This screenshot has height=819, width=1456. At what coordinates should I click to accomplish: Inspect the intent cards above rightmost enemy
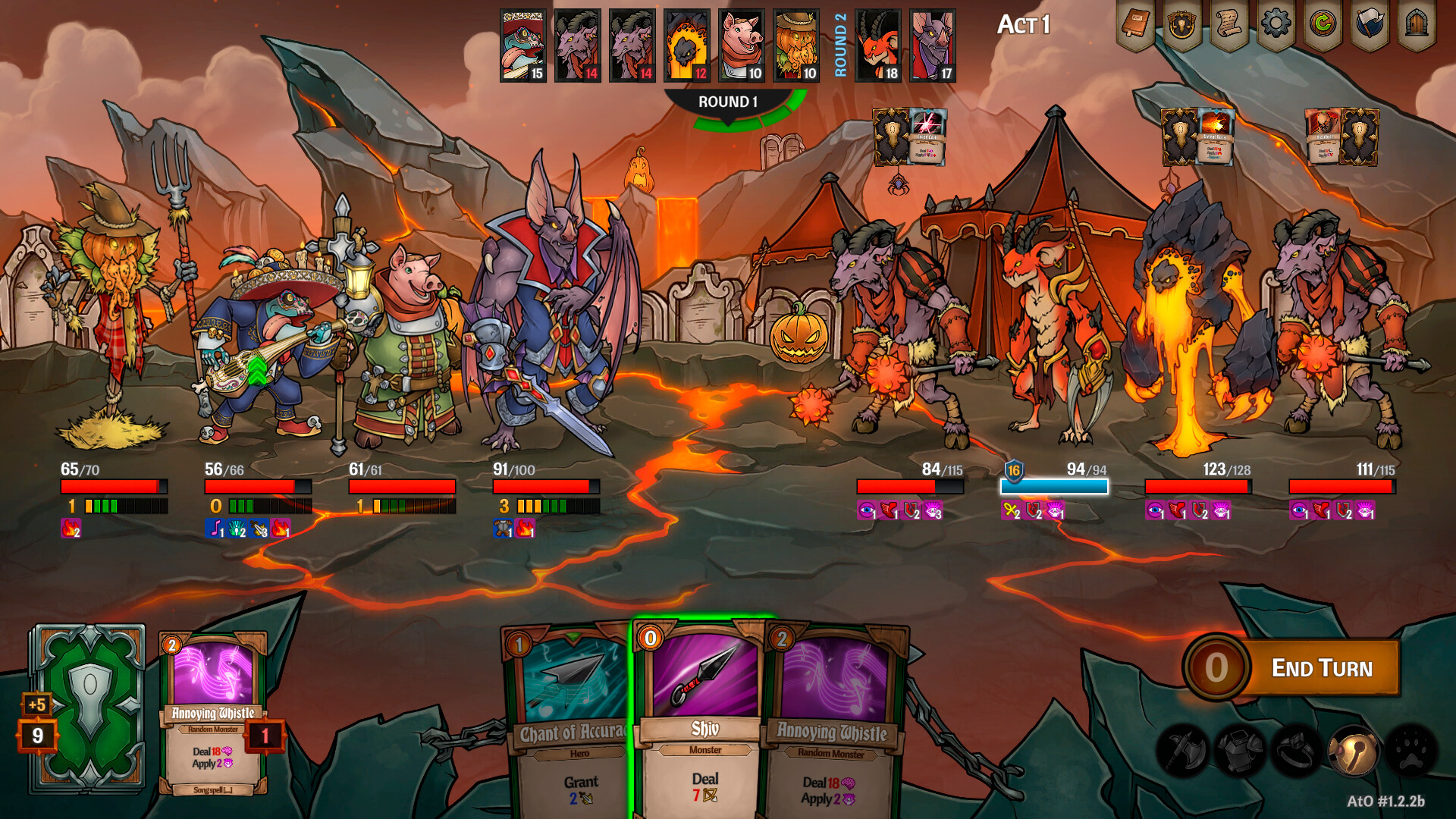click(1341, 138)
